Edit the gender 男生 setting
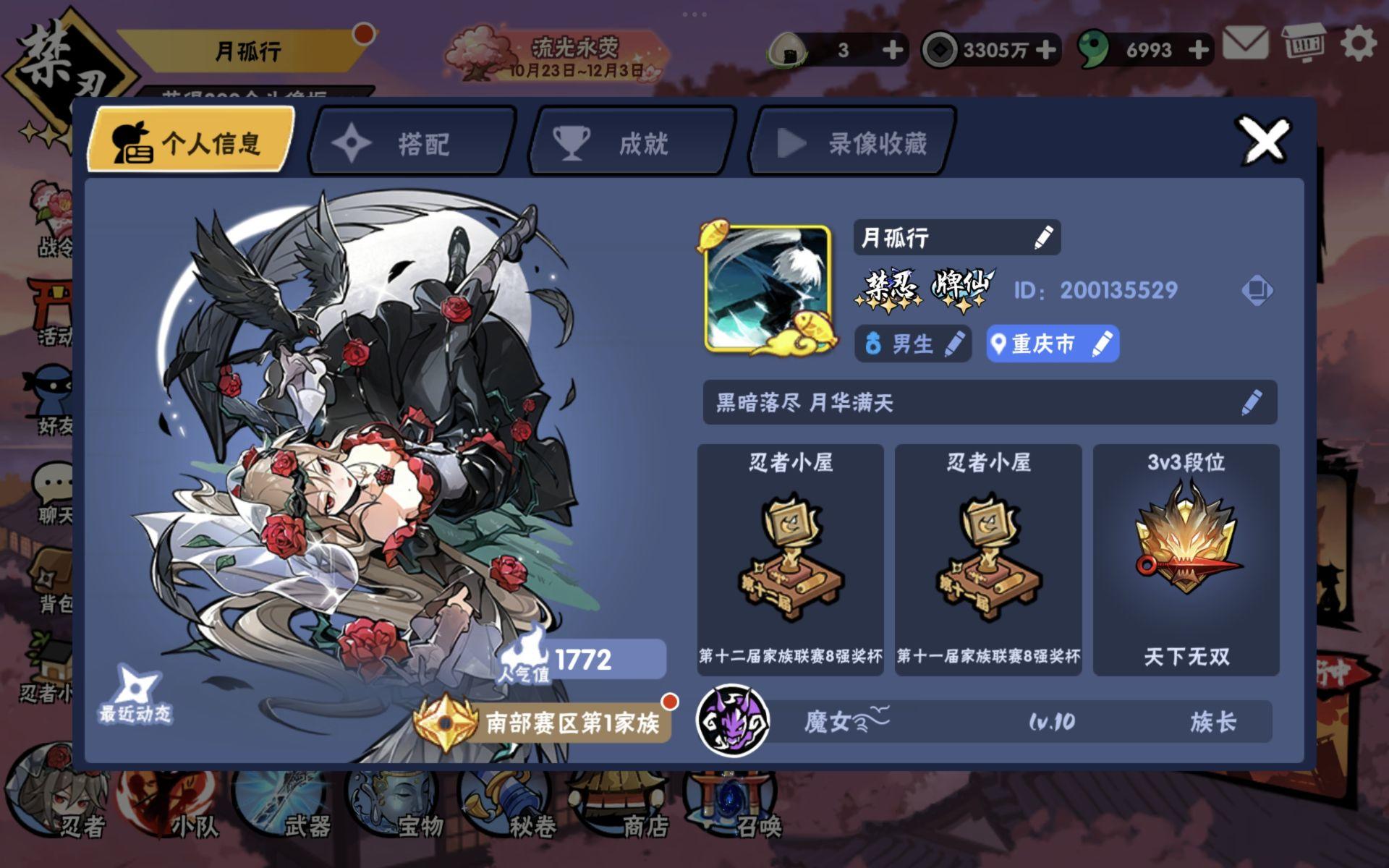The width and height of the screenshot is (1389, 868). [x=956, y=345]
